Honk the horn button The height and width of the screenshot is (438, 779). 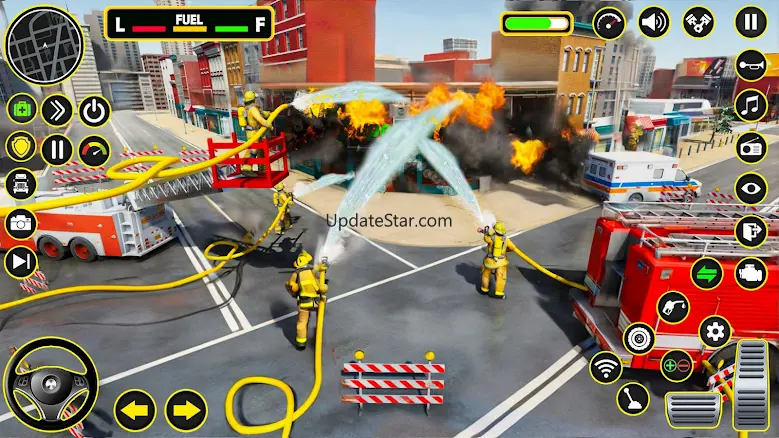point(750,66)
